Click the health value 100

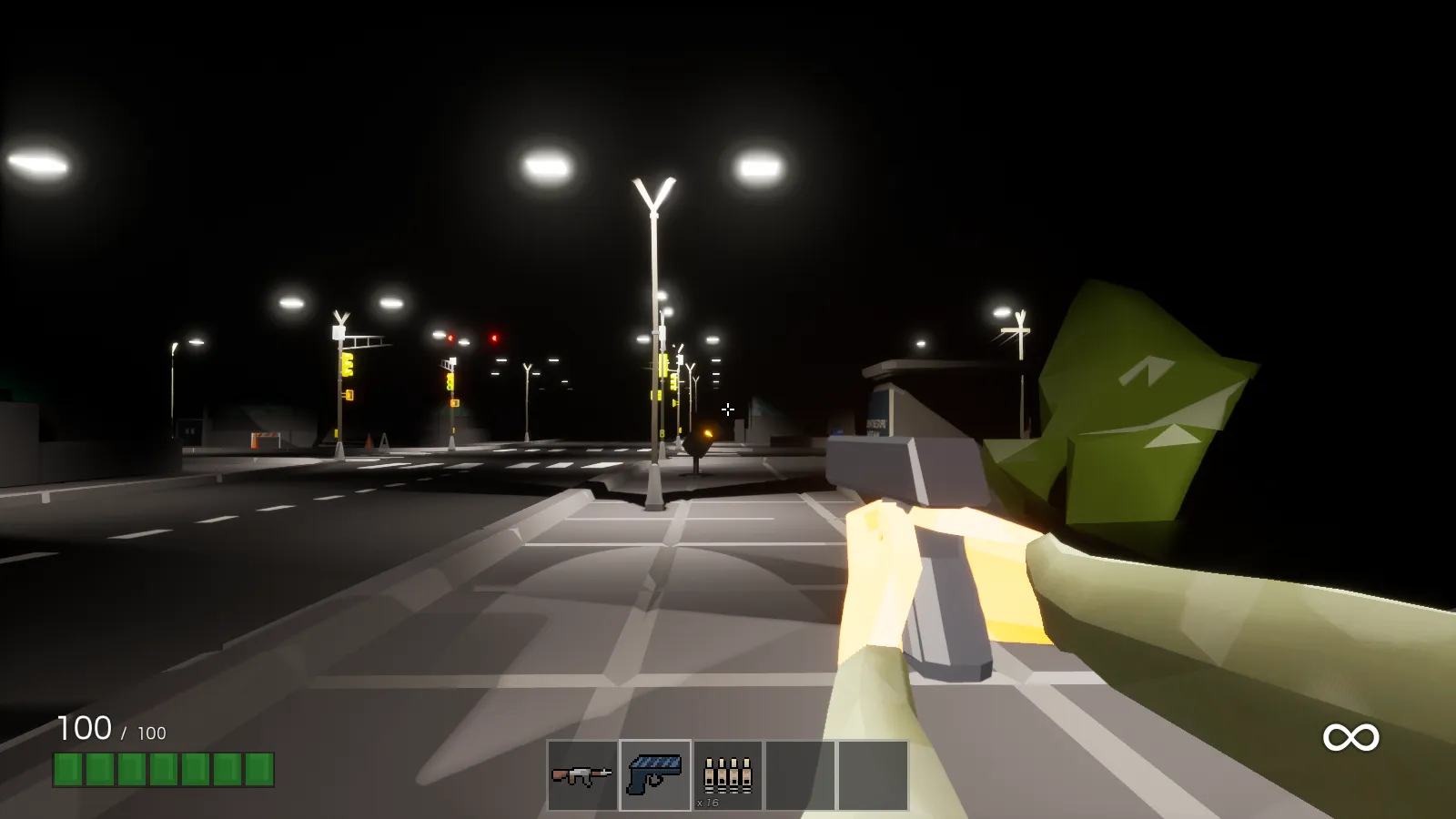coord(85,728)
